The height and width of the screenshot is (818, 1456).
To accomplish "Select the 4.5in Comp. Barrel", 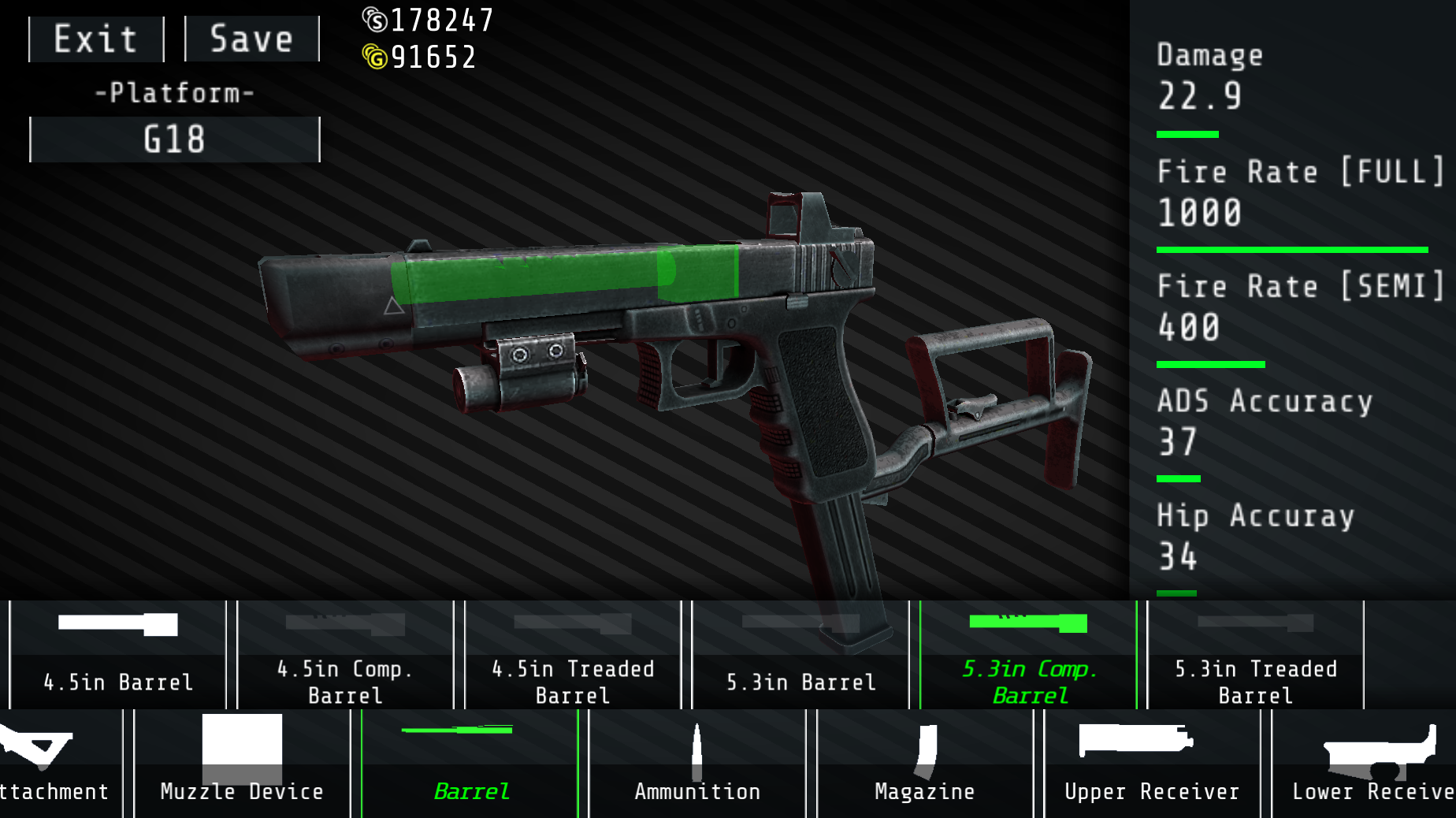I will (344, 654).
